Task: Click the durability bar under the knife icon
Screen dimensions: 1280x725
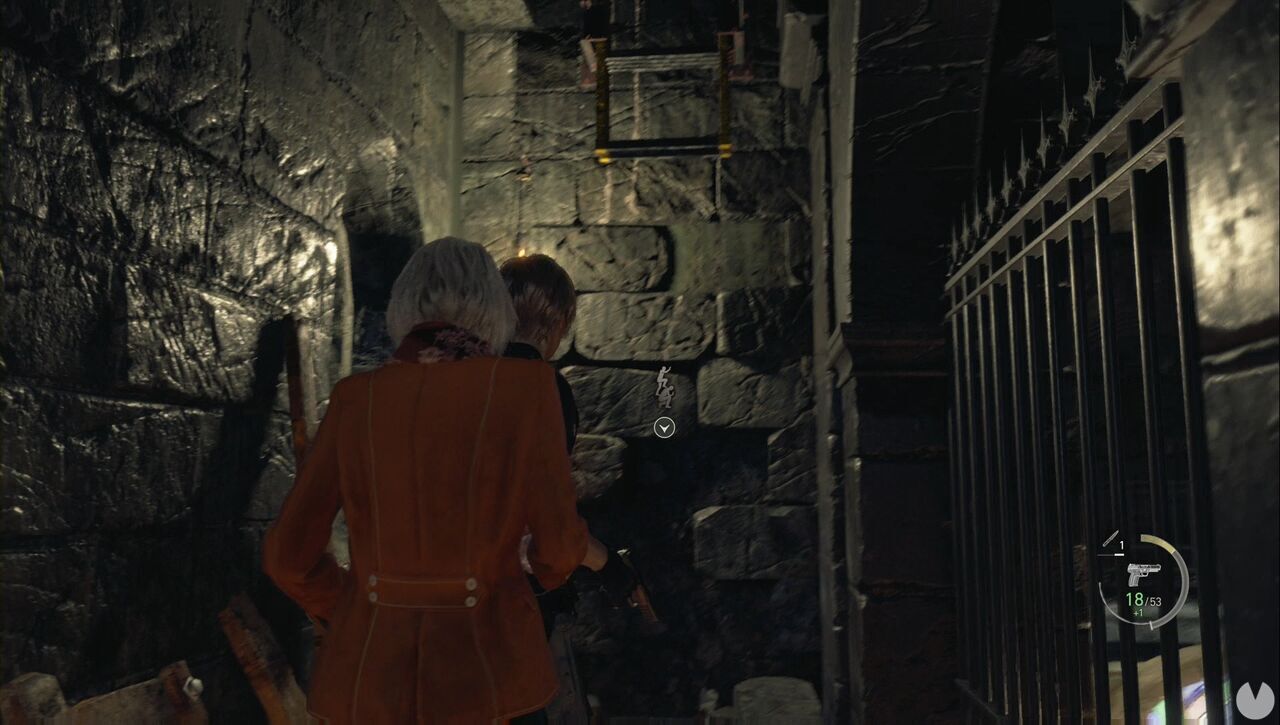Action: click(1112, 554)
